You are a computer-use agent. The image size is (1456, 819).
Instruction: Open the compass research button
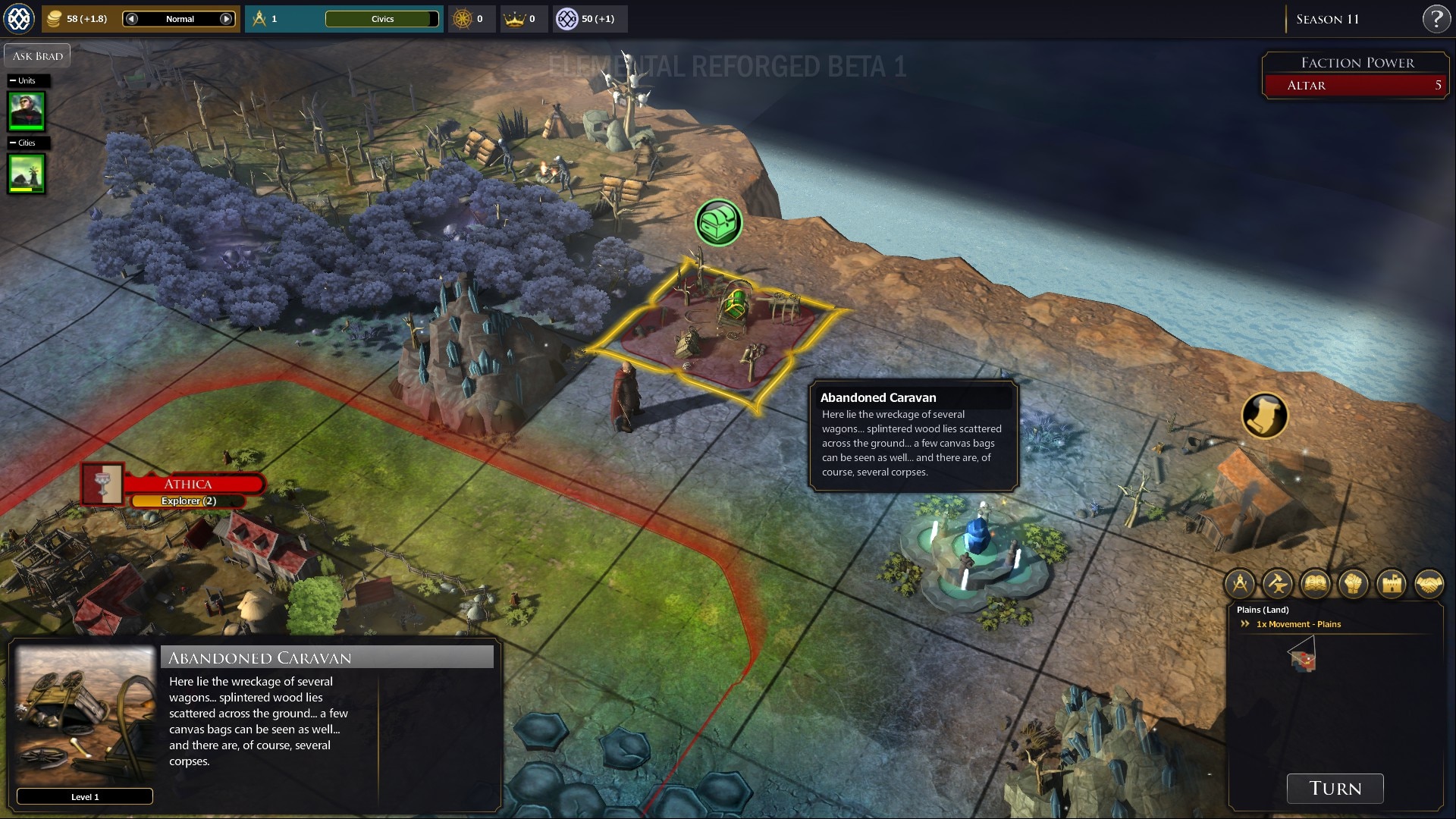pyautogui.click(x=1240, y=584)
